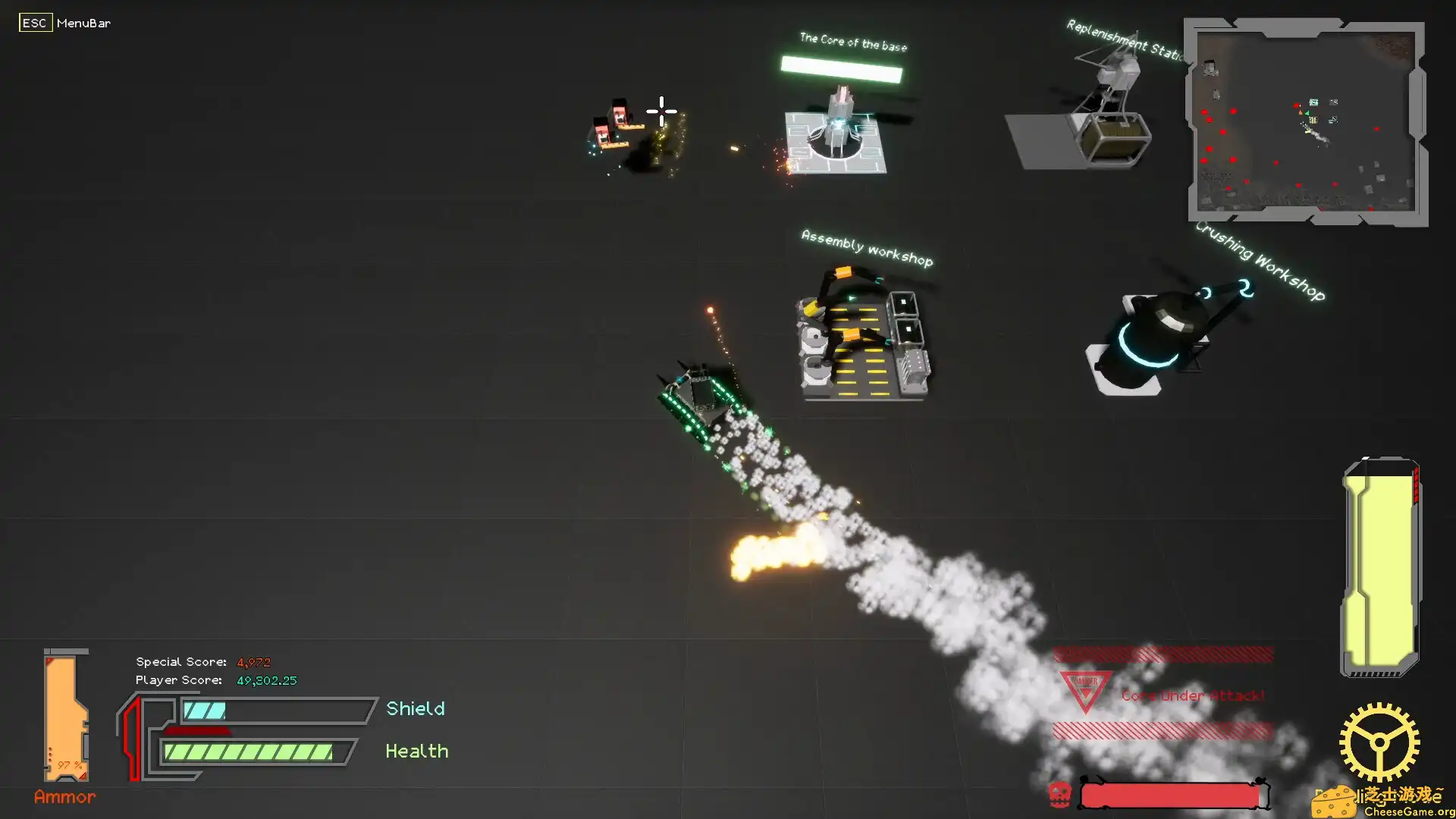The width and height of the screenshot is (1456, 819).
Task: Click the Player Score value 49,802.25
Action: (265, 680)
